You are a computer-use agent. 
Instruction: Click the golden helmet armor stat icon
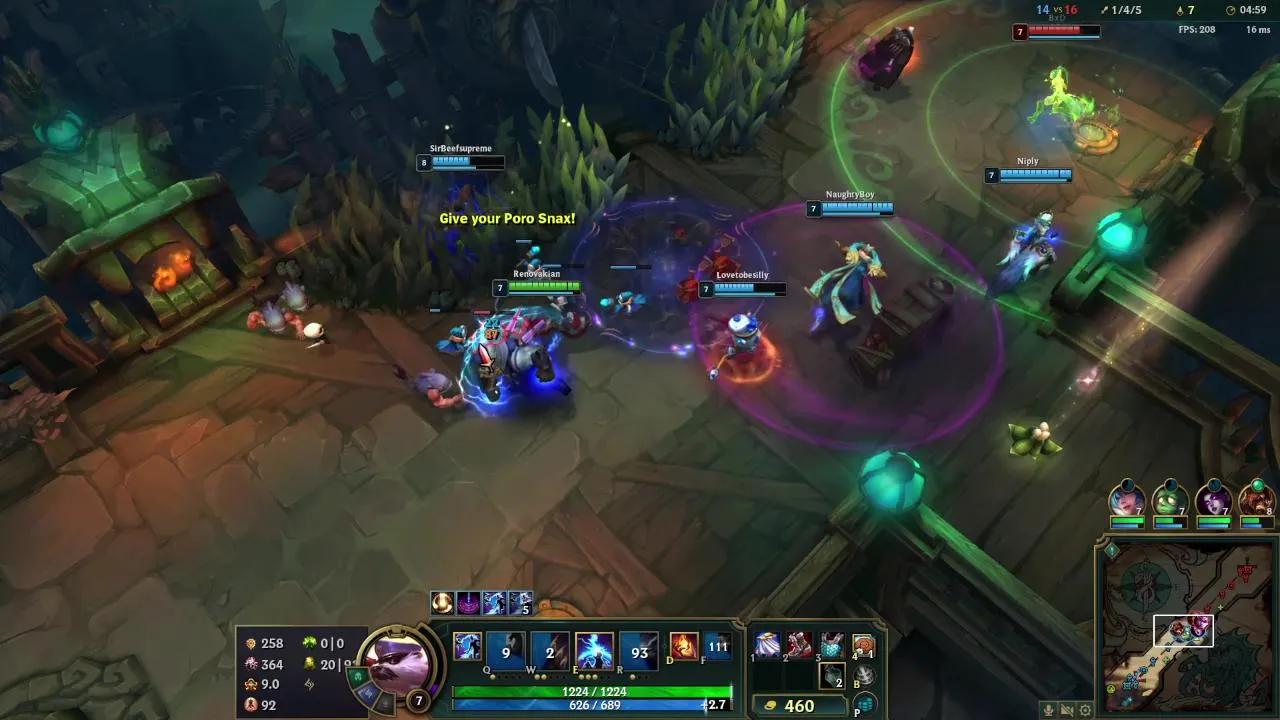point(252,684)
